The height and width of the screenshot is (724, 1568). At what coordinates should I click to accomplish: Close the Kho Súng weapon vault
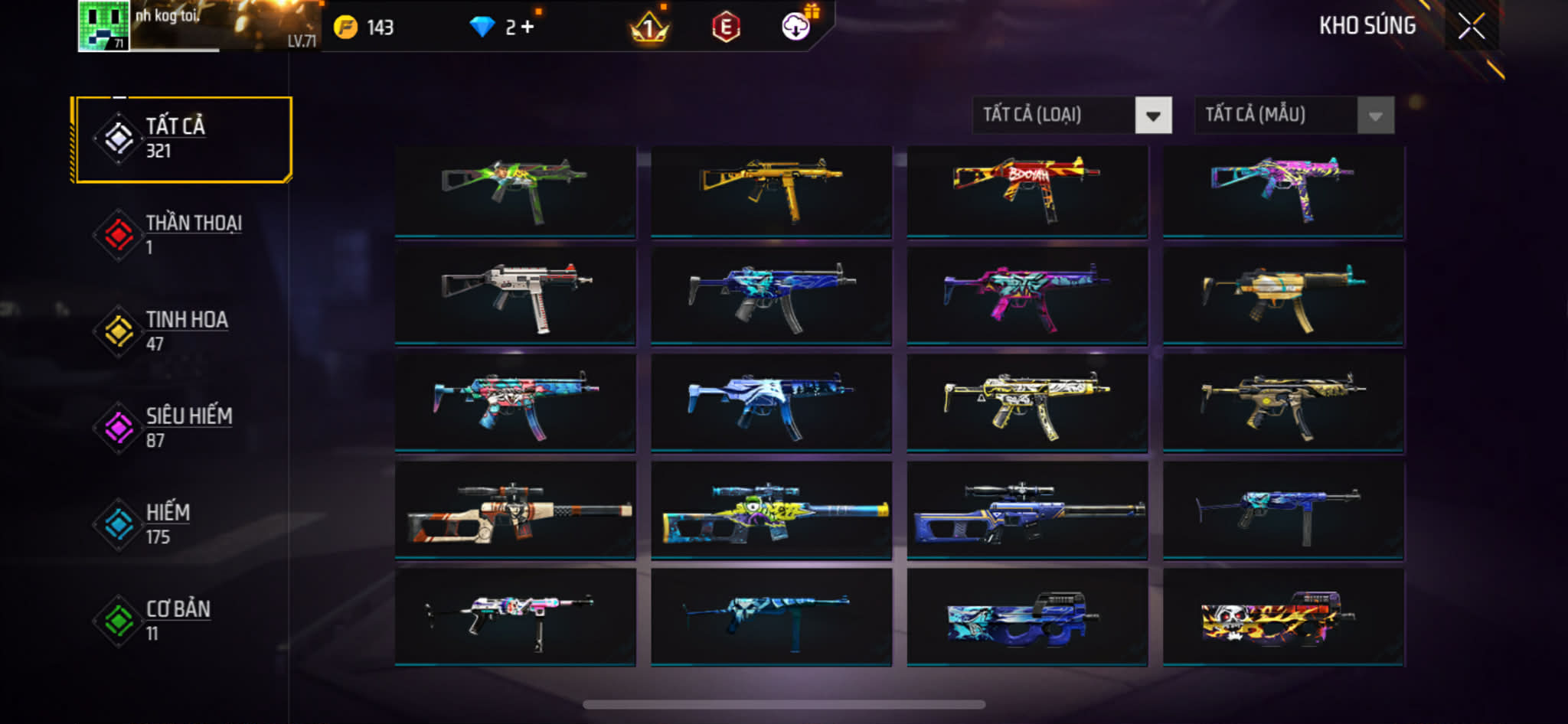[1471, 27]
